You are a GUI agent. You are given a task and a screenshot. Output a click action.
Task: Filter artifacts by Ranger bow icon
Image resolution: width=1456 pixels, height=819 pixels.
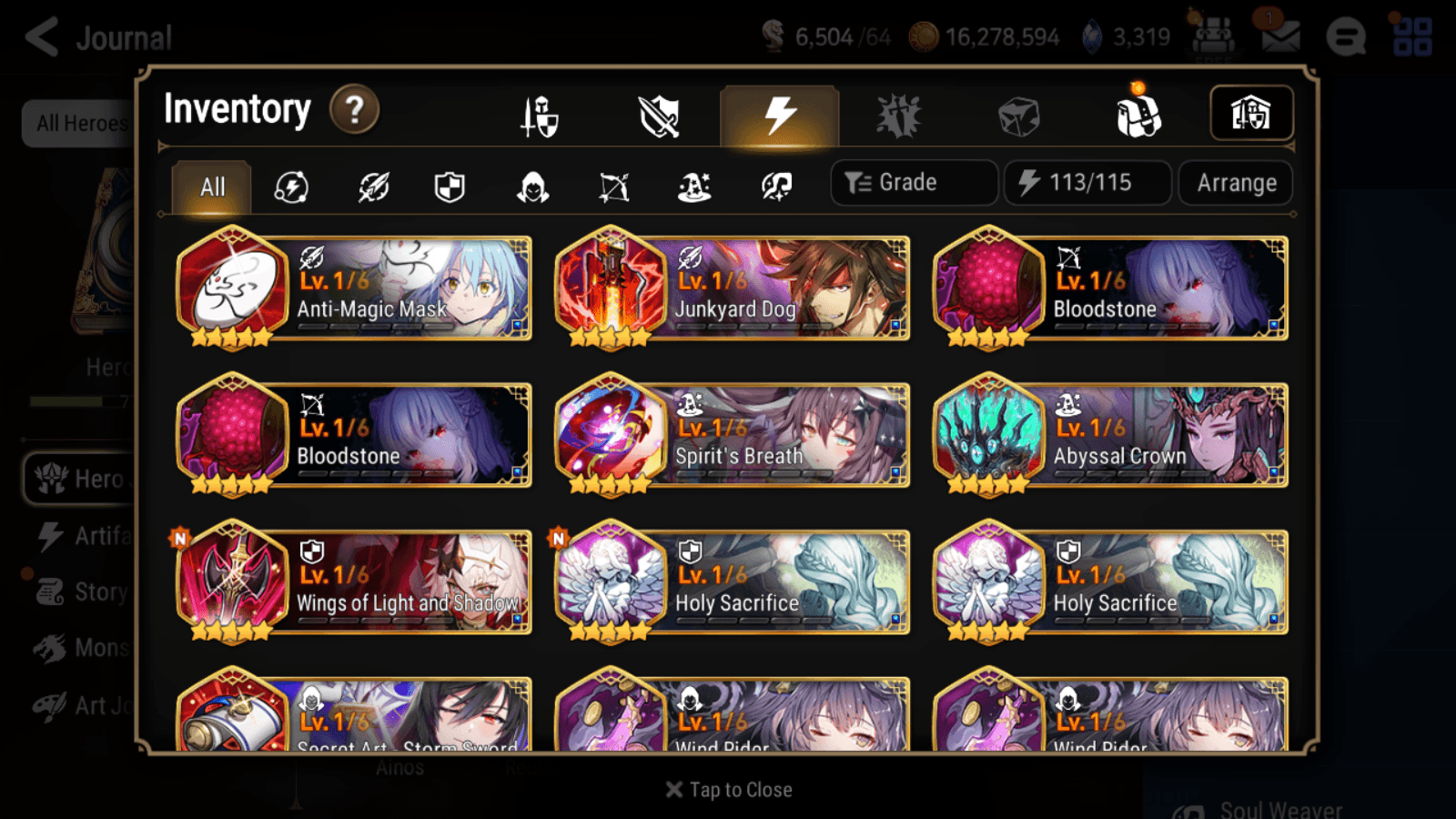pos(614,187)
